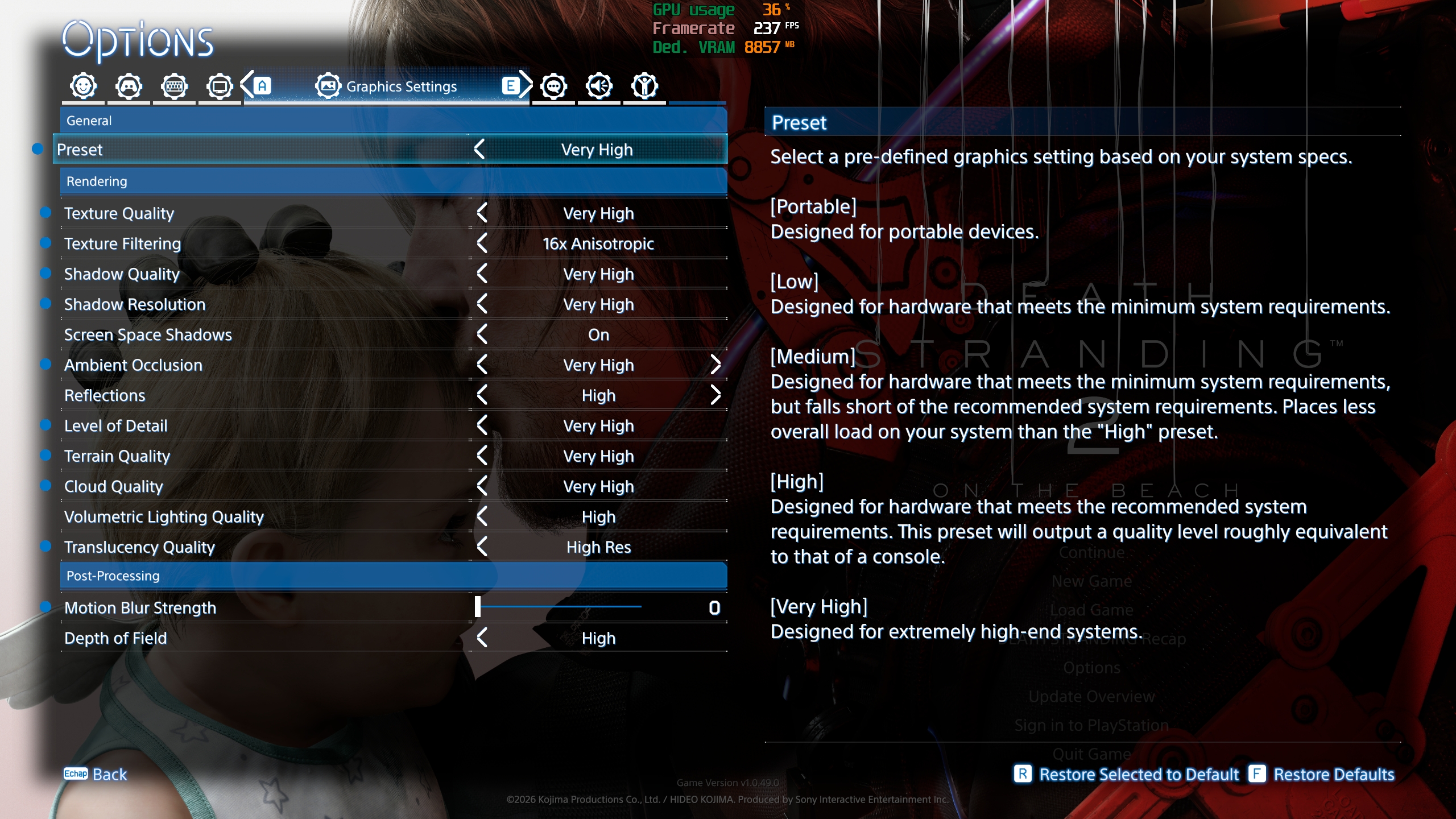Select the Texture Quality indicator dot
This screenshot has width=1456, height=819.
pyautogui.click(x=45, y=213)
